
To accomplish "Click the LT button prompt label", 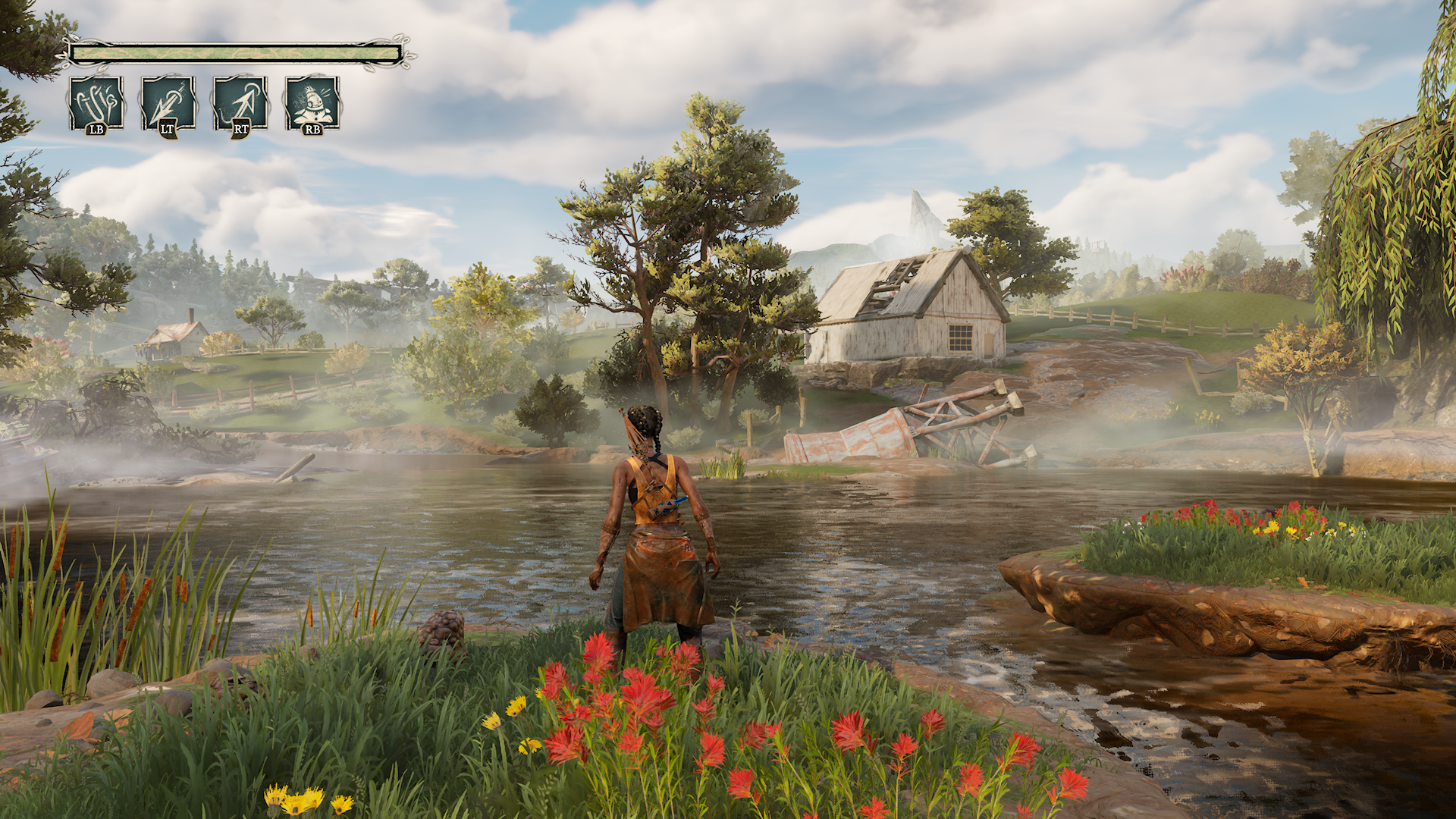I will (x=167, y=130).
